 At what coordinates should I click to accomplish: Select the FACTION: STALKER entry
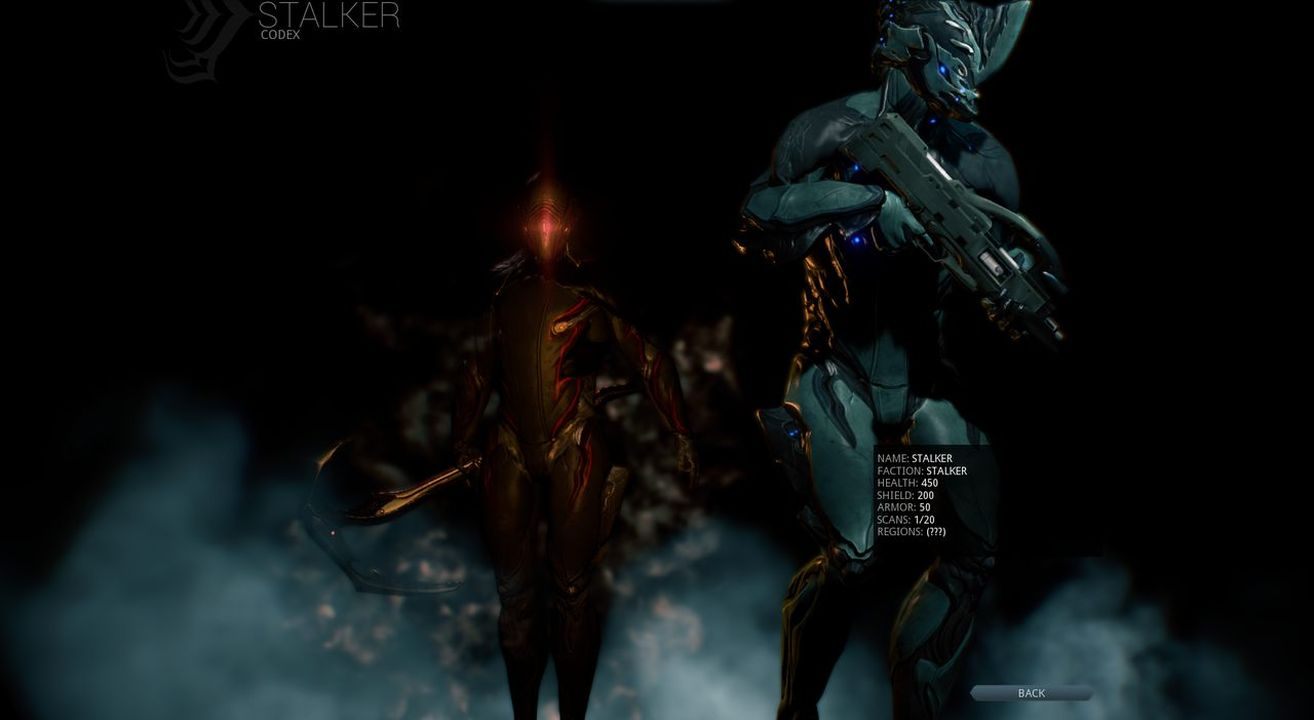(x=920, y=469)
